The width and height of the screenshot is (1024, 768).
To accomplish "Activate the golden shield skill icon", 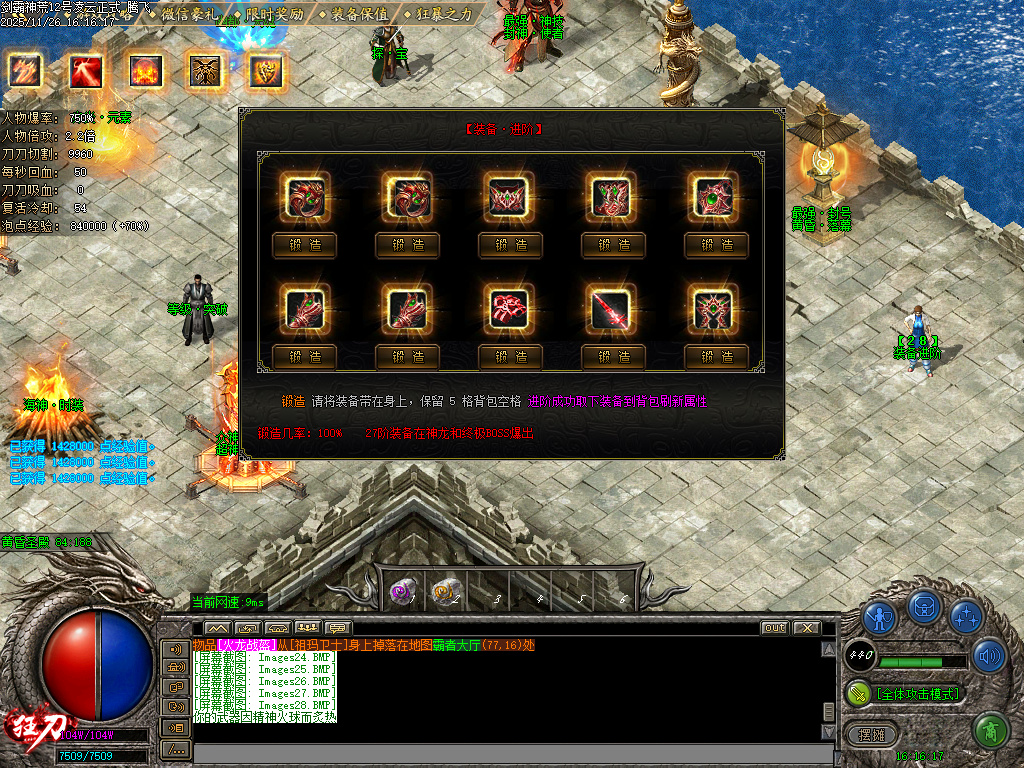I will click(265, 71).
